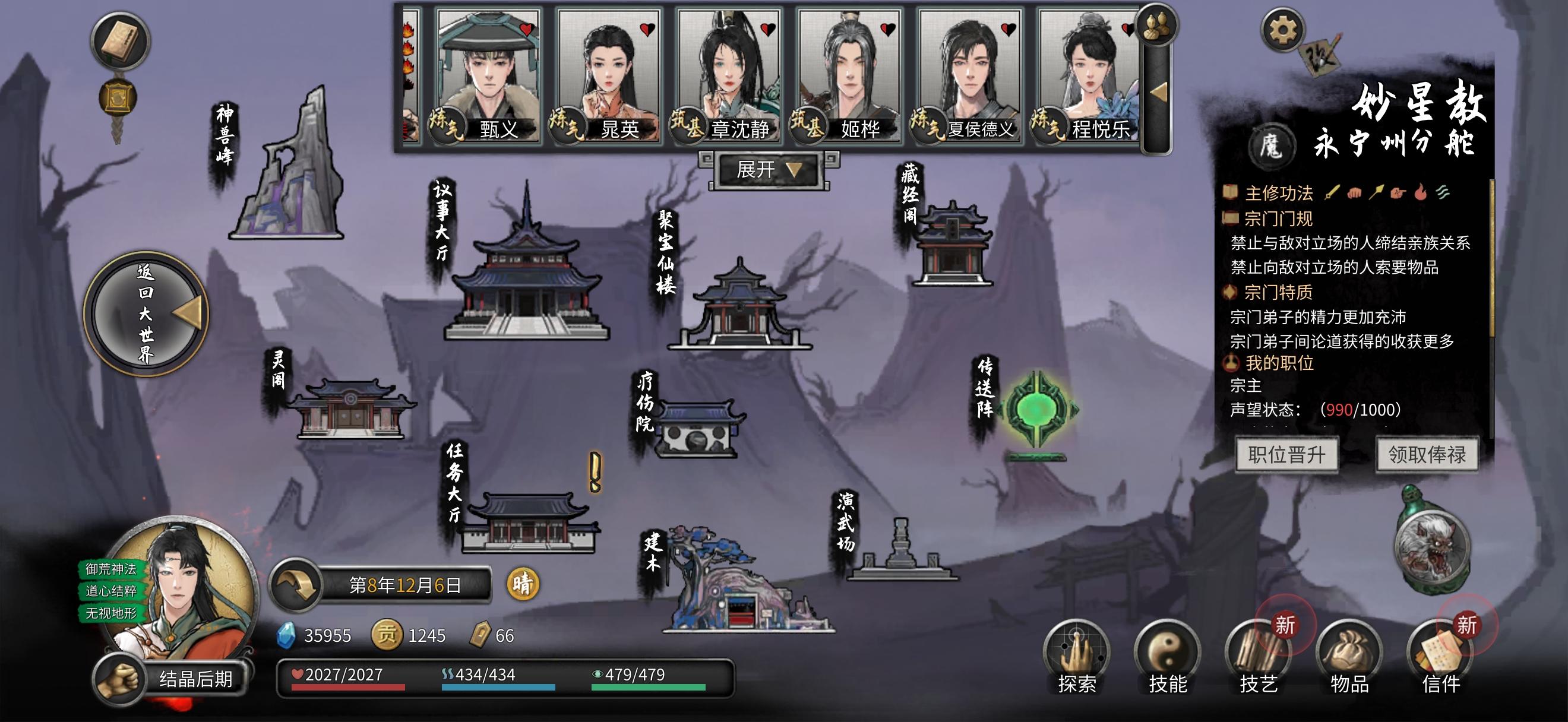Open the settings gear icon
The height and width of the screenshot is (722, 1568).
tap(1282, 30)
